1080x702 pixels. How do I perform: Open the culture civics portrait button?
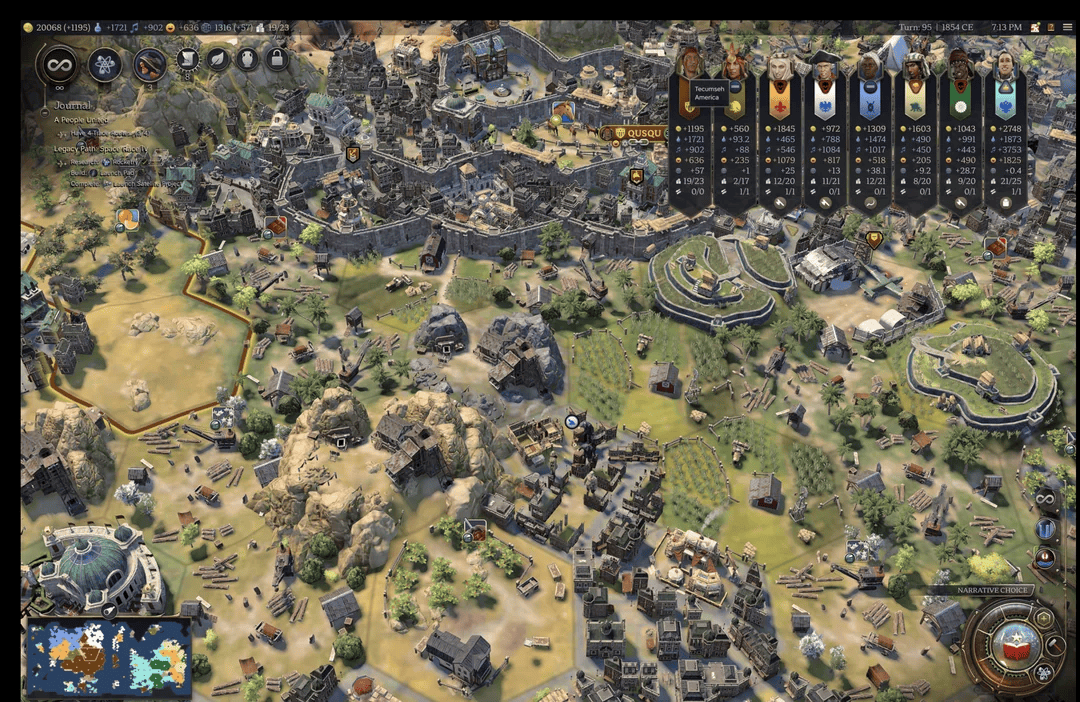150,65
